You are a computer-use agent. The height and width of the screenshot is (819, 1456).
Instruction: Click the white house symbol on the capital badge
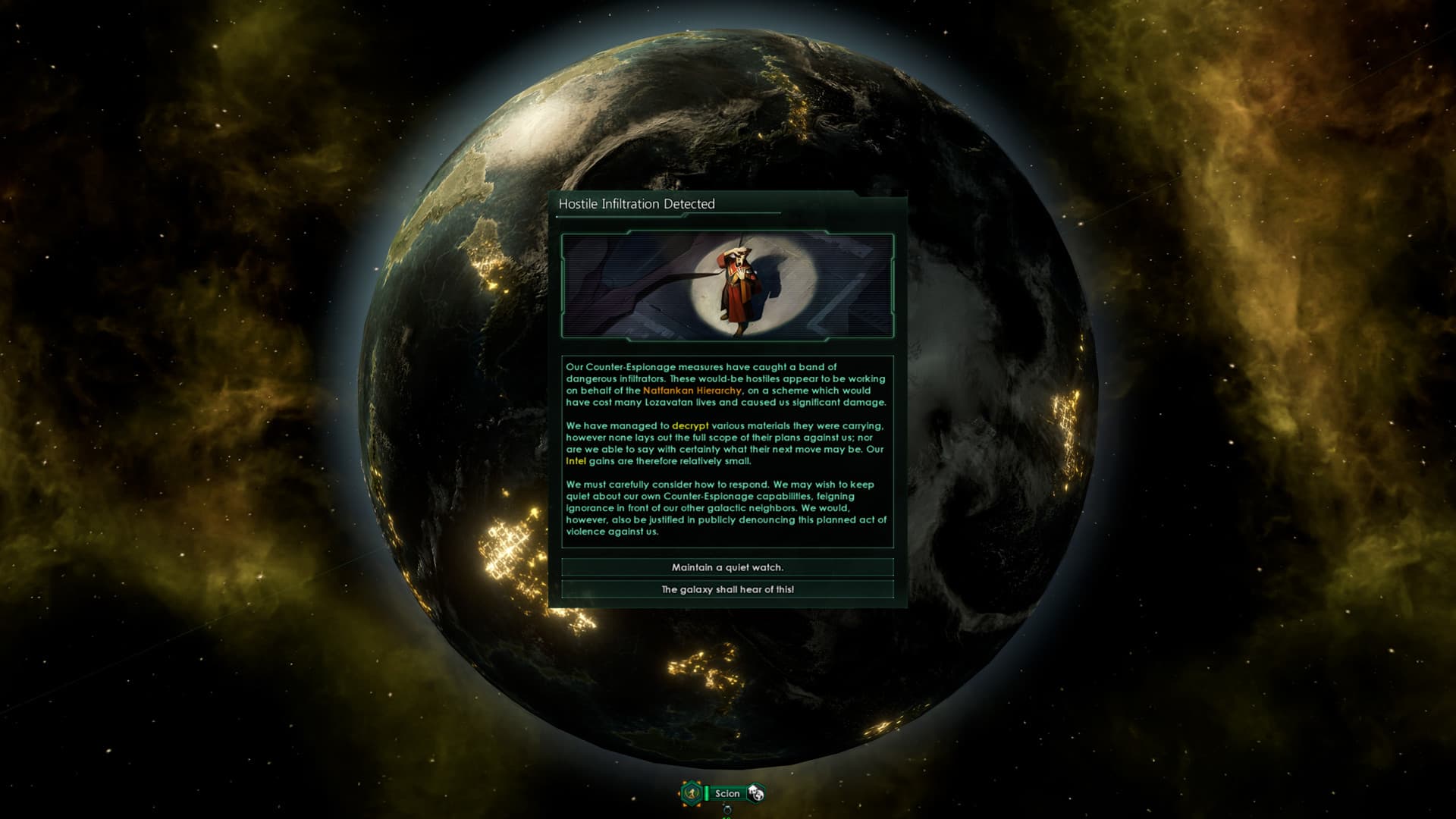tap(752, 789)
